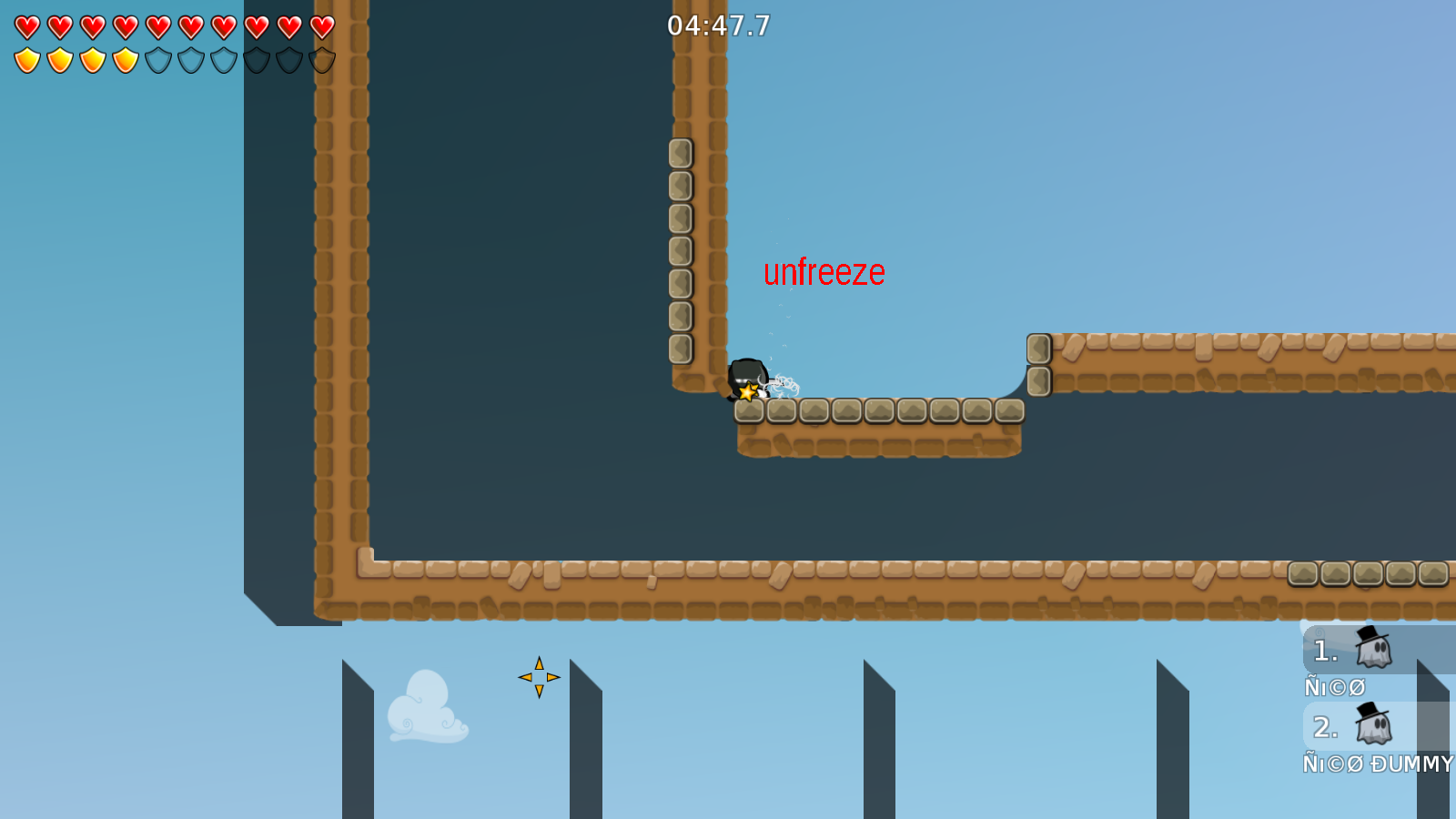Image resolution: width=1456 pixels, height=819 pixels.
Task: Toggle the fourth golden shield in the armor bar
Action: (x=124, y=59)
